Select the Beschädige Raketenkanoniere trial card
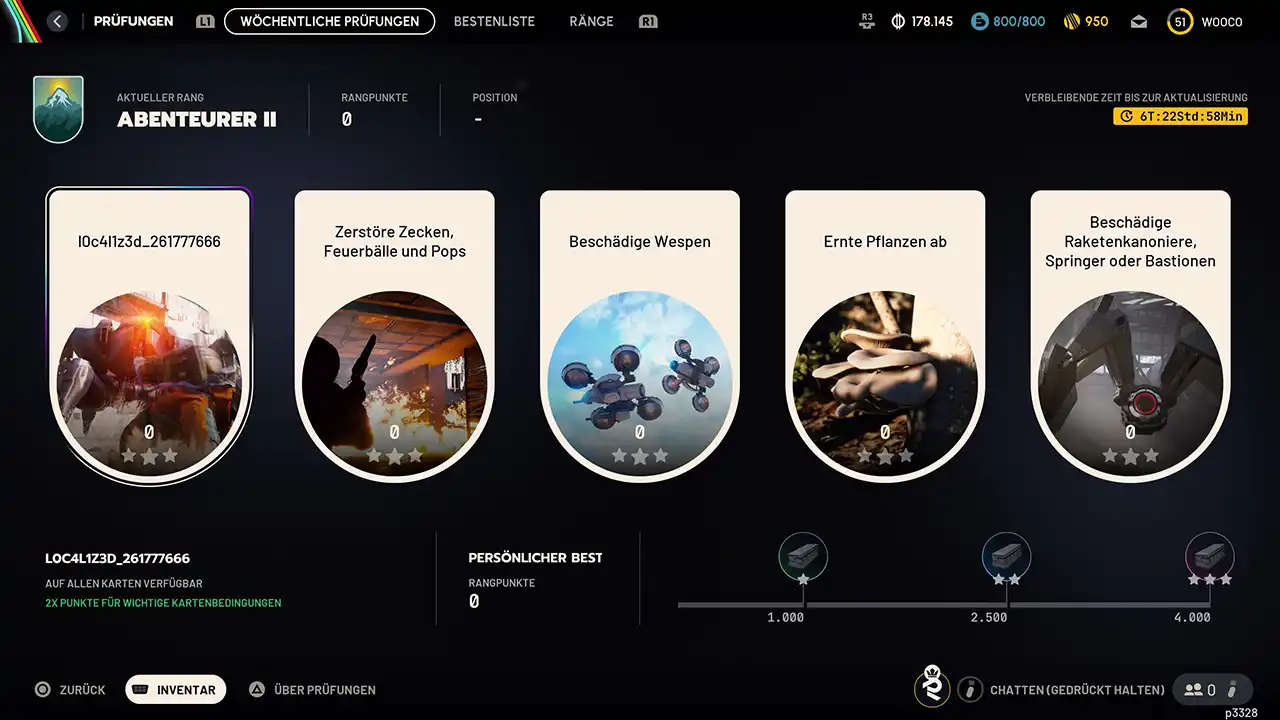 tap(1130, 335)
